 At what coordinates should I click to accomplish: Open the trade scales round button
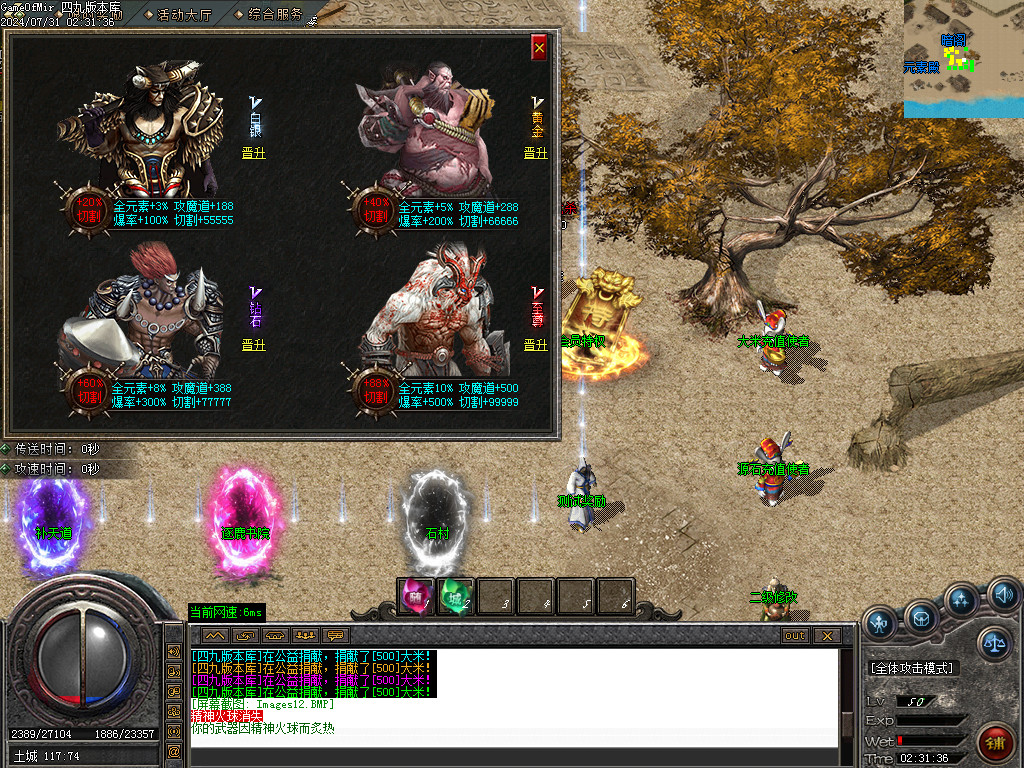pyautogui.click(x=994, y=645)
